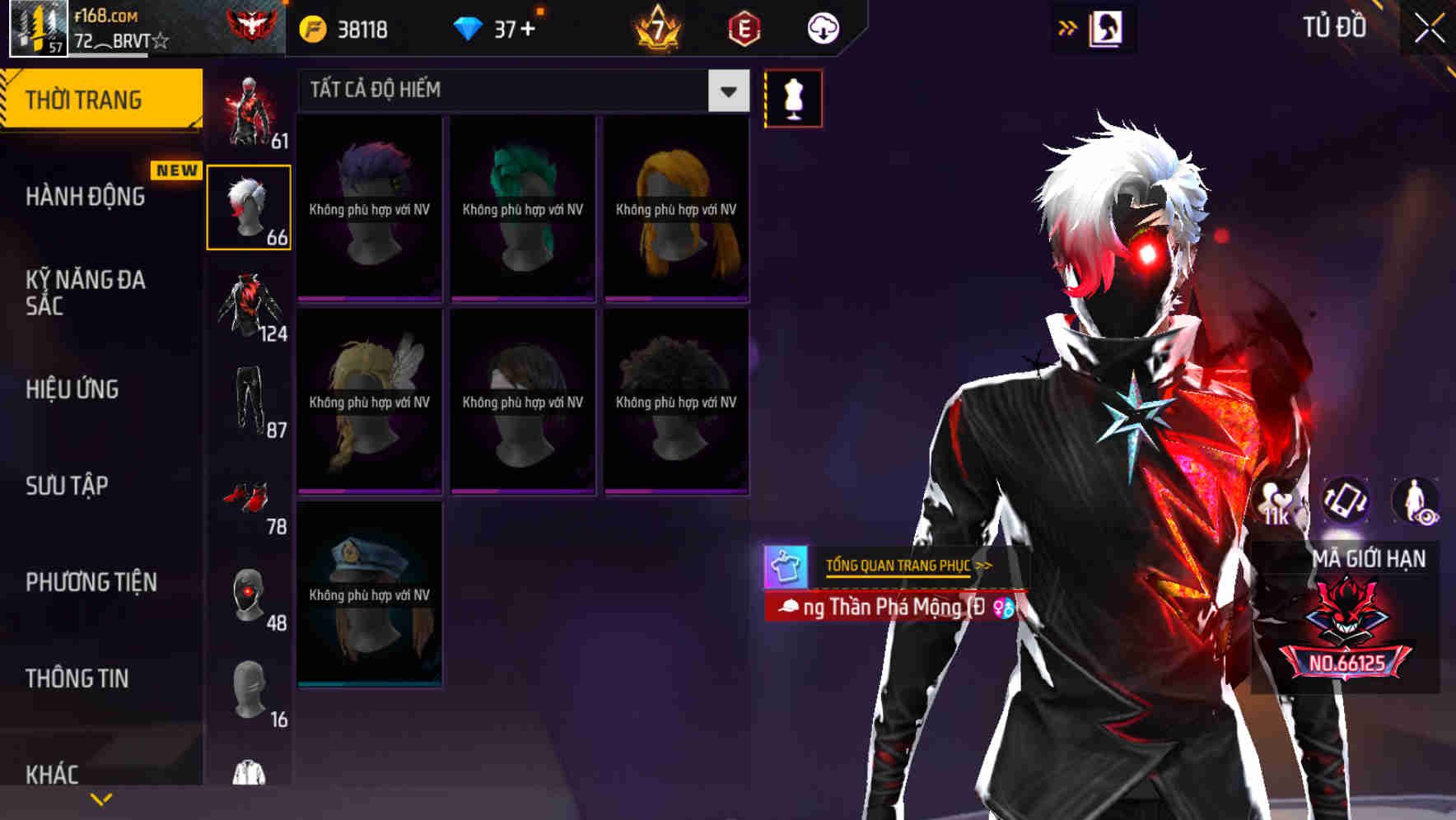The height and width of the screenshot is (820, 1456).
Task: Select the white hair thumbnail labeled 66
Action: click(x=249, y=206)
